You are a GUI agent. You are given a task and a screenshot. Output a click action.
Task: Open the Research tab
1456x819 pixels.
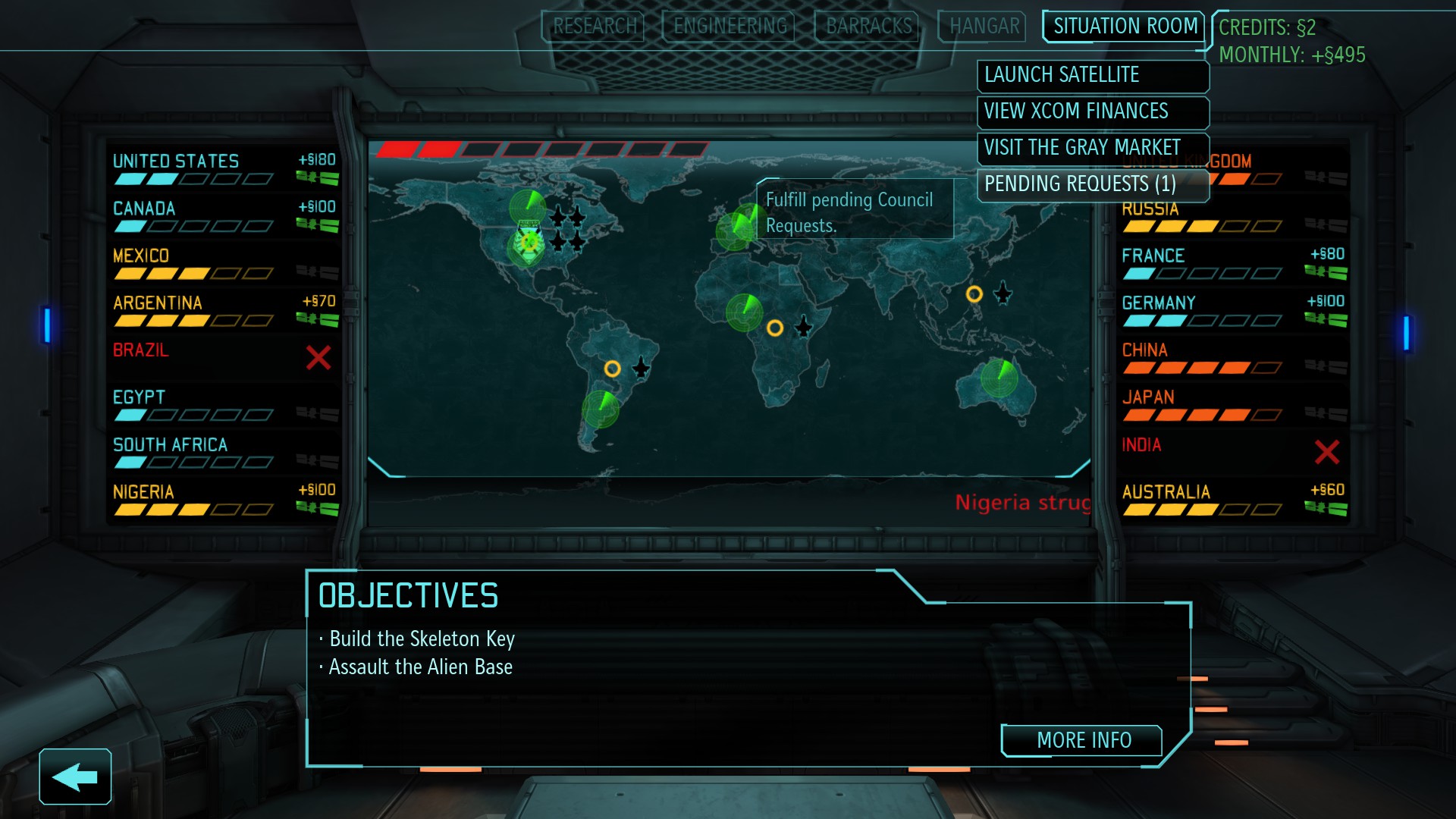point(592,27)
